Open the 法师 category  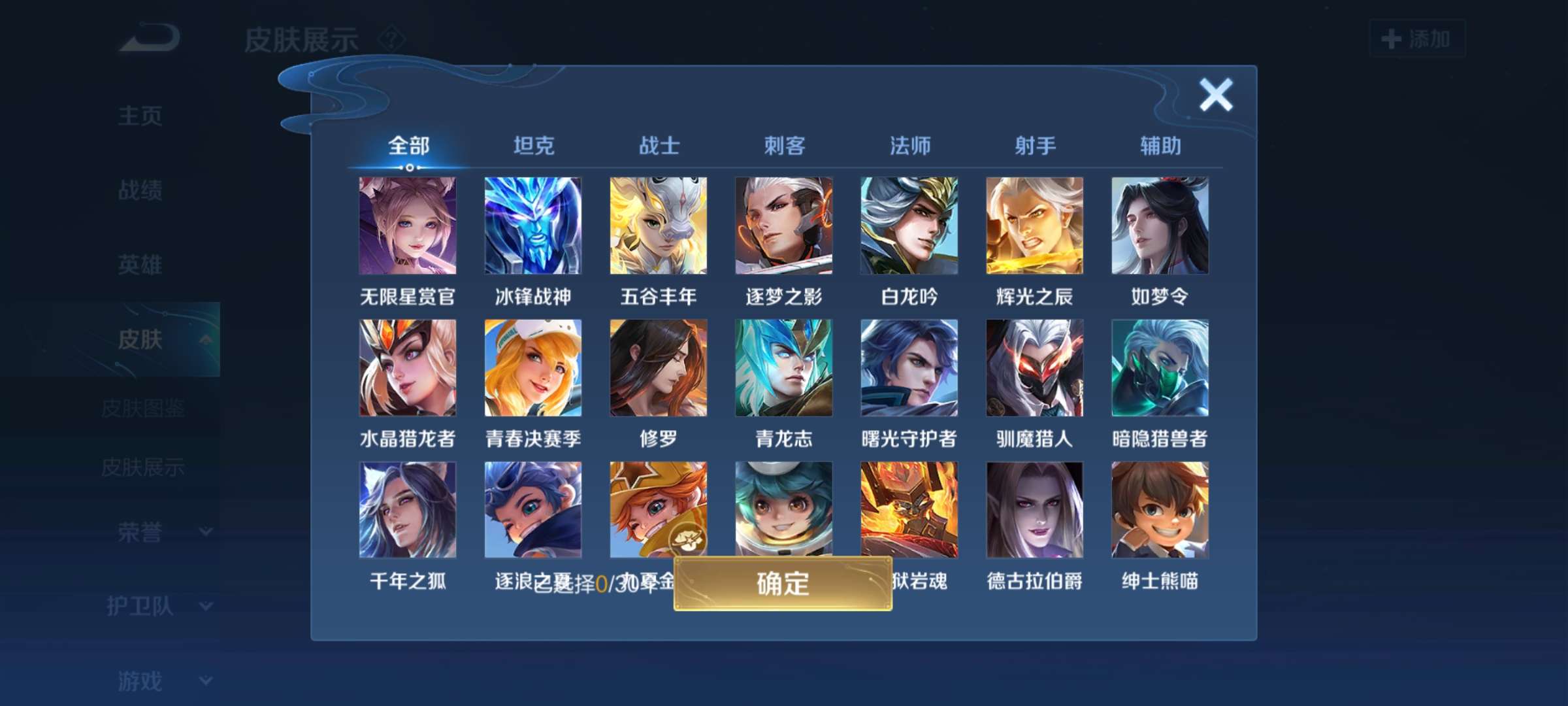click(x=910, y=146)
